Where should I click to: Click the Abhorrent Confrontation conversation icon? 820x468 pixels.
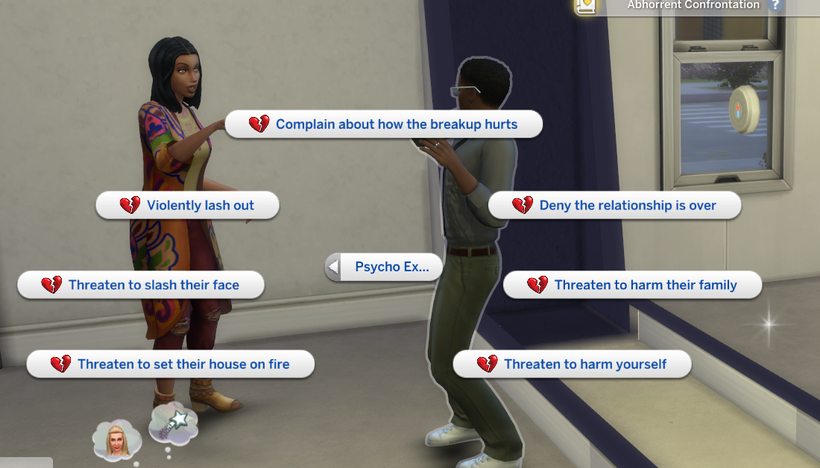(x=587, y=5)
